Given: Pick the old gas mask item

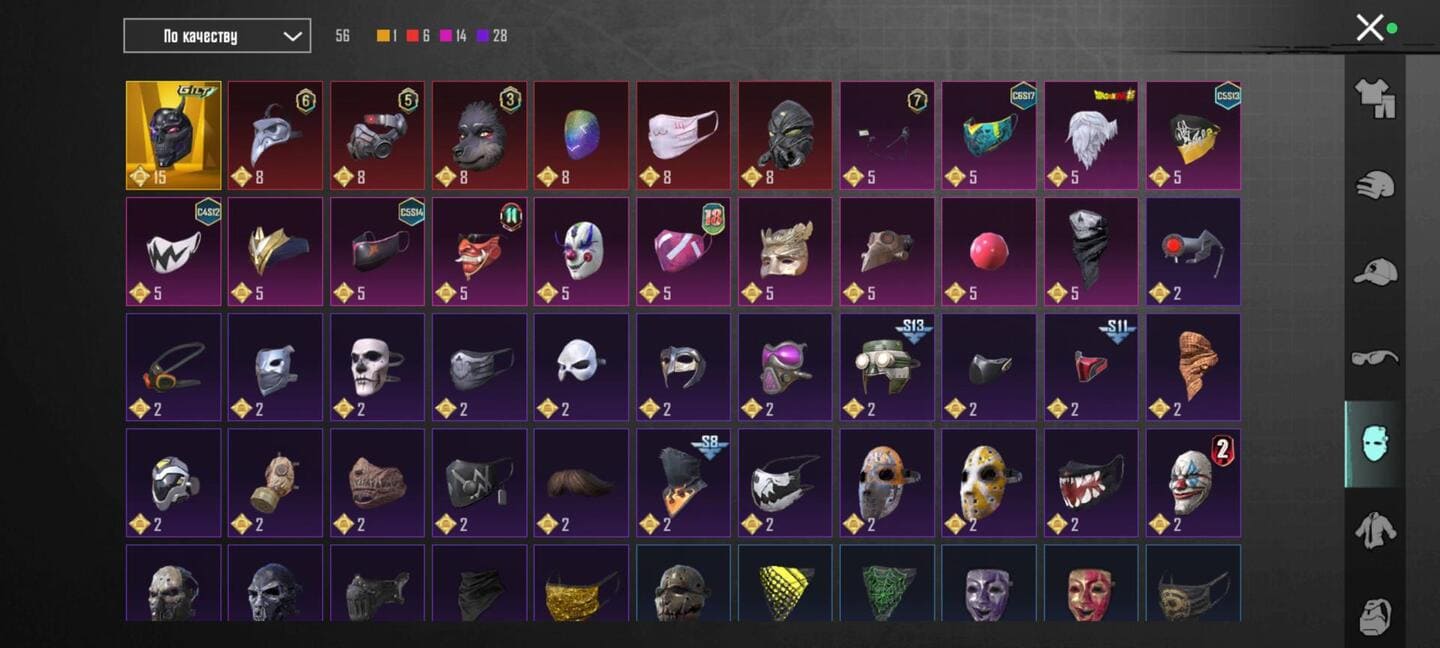Looking at the screenshot, I should pos(275,483).
